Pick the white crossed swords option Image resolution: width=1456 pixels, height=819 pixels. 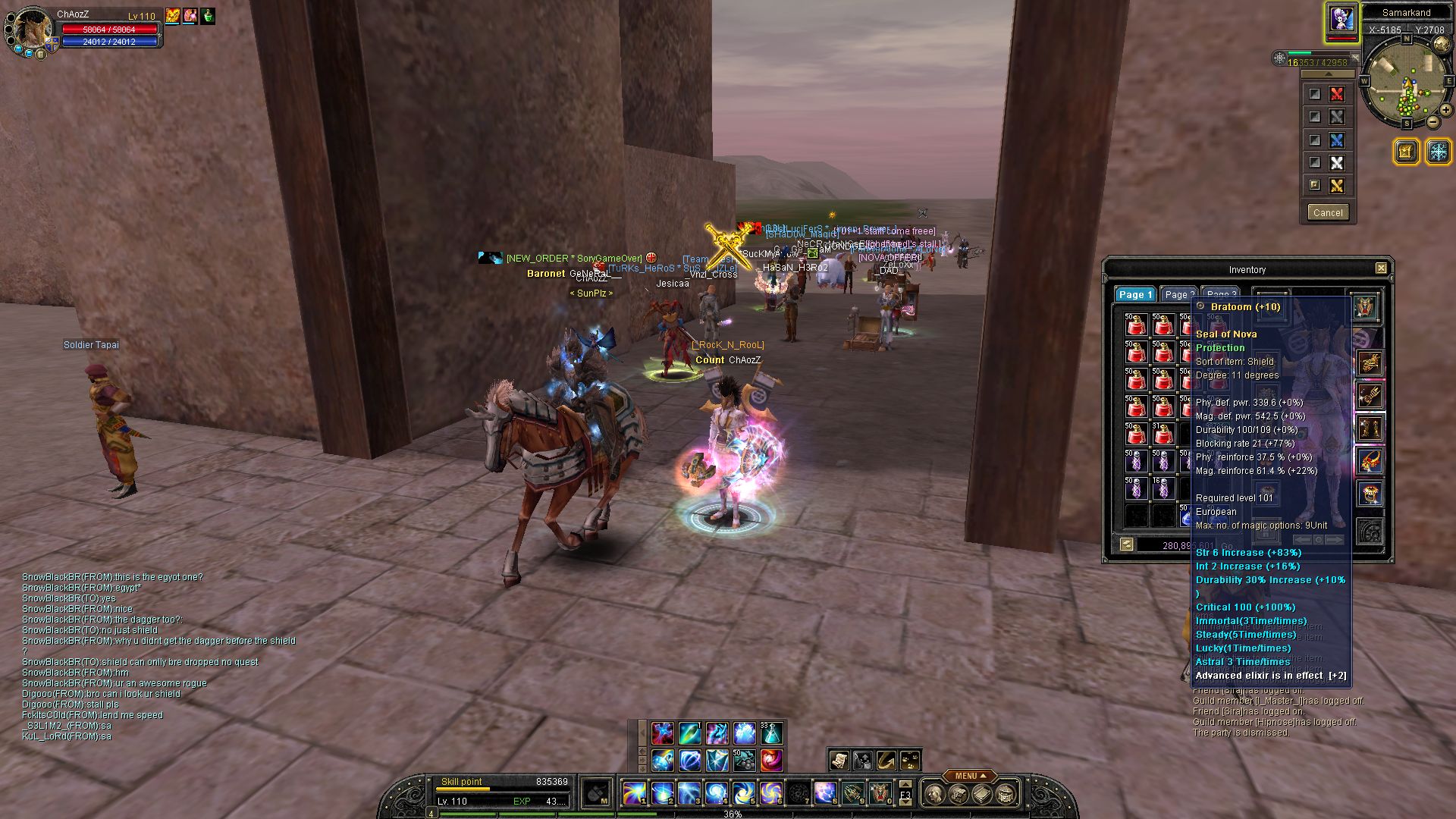(x=1336, y=163)
